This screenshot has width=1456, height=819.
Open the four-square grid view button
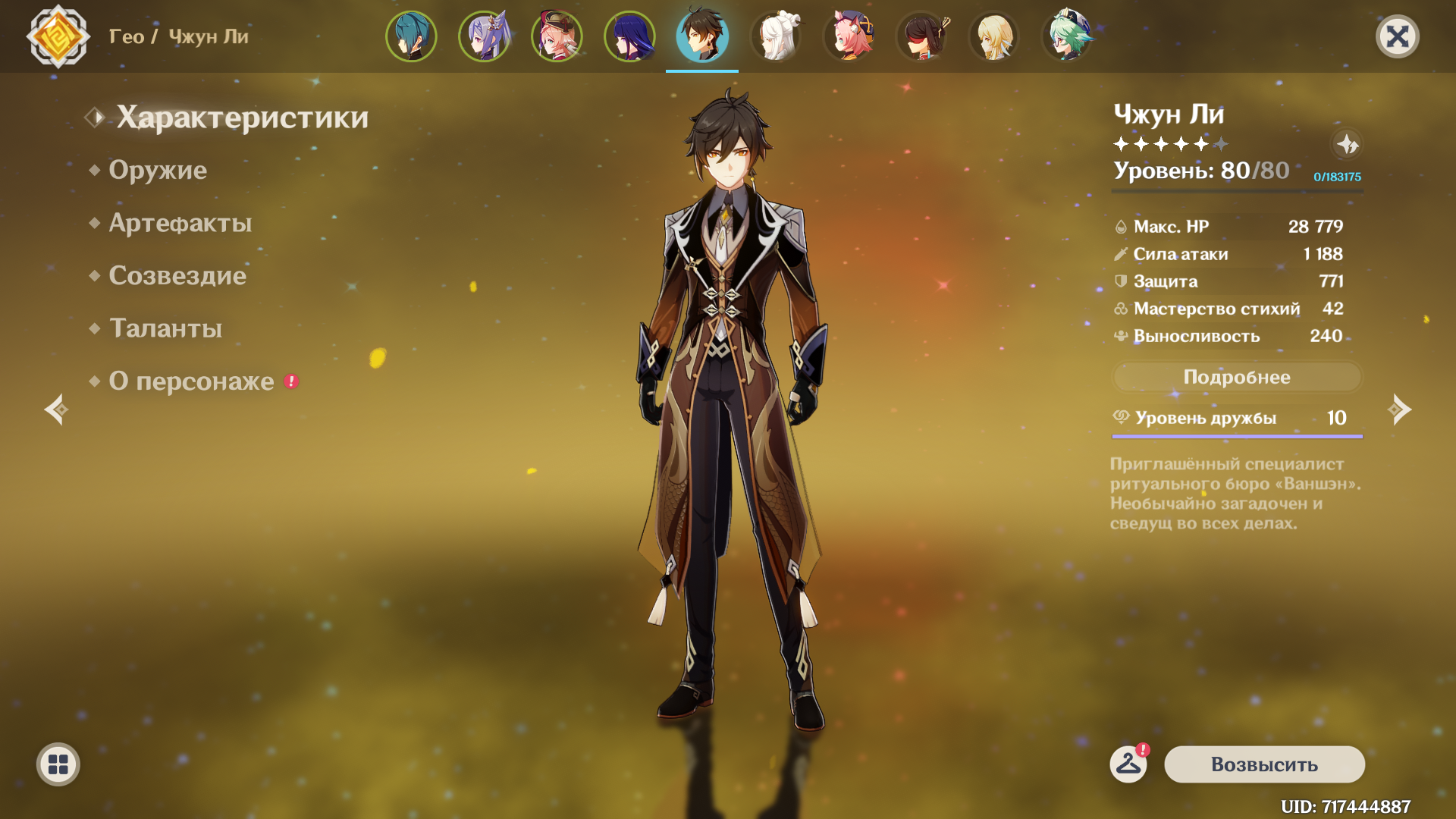[x=58, y=764]
